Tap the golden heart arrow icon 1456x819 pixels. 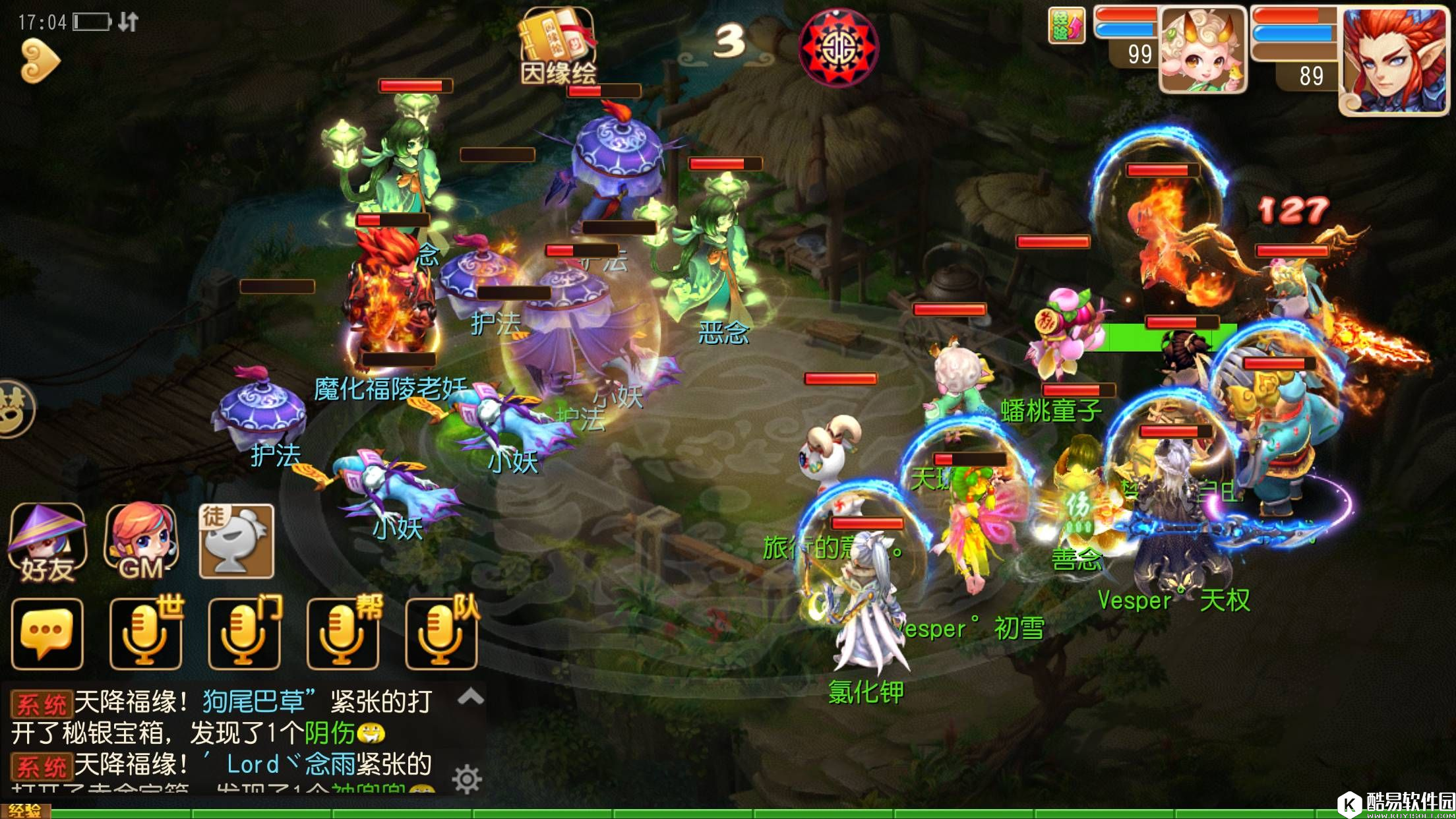[x=40, y=61]
